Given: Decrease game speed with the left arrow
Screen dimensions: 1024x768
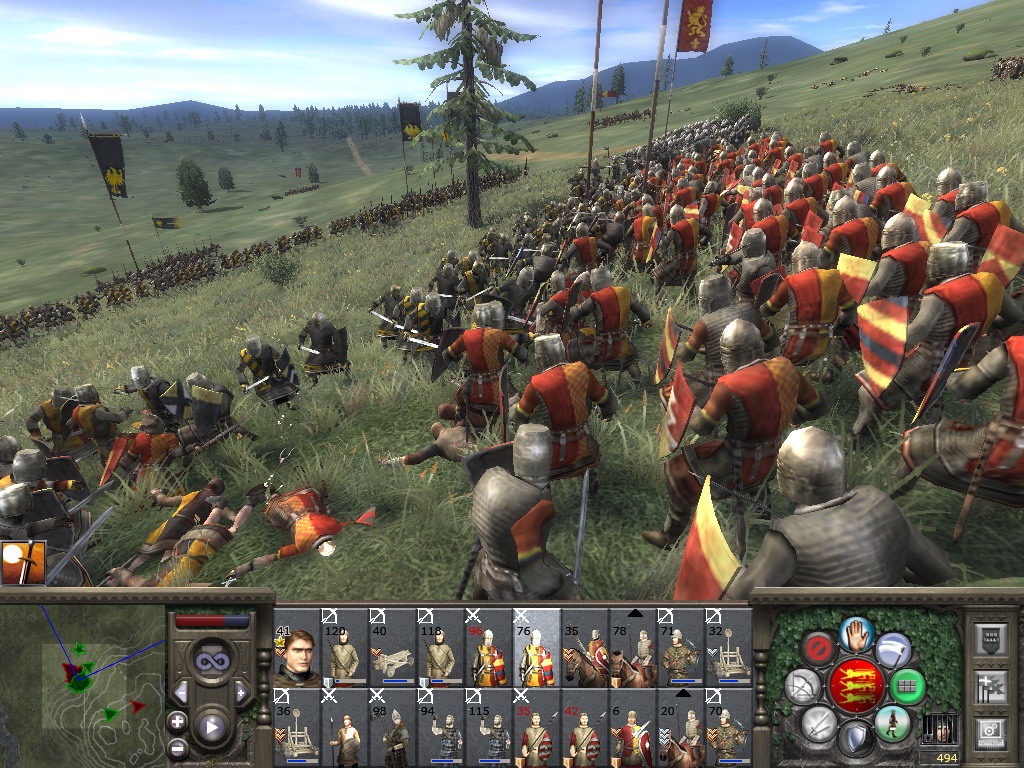Looking at the screenshot, I should 182,692.
